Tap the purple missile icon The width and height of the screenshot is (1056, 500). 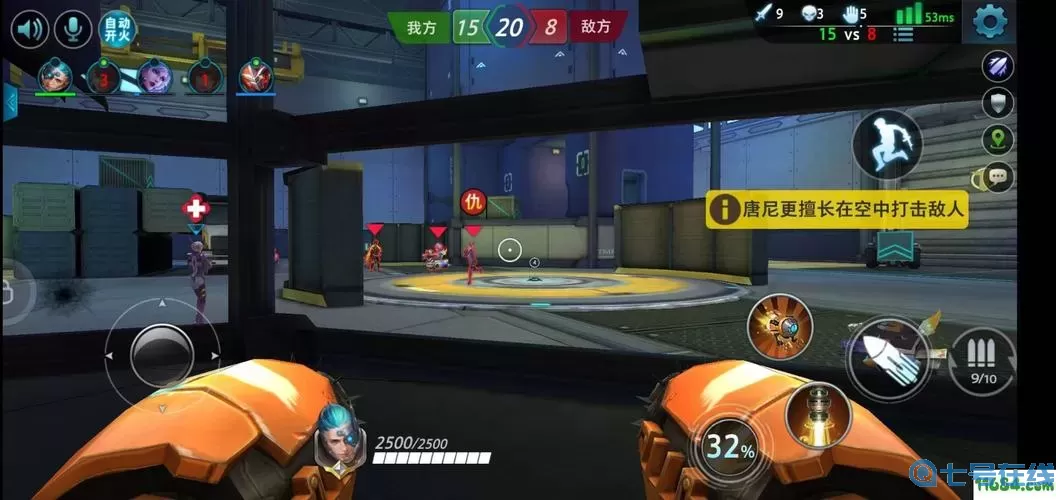point(998,67)
